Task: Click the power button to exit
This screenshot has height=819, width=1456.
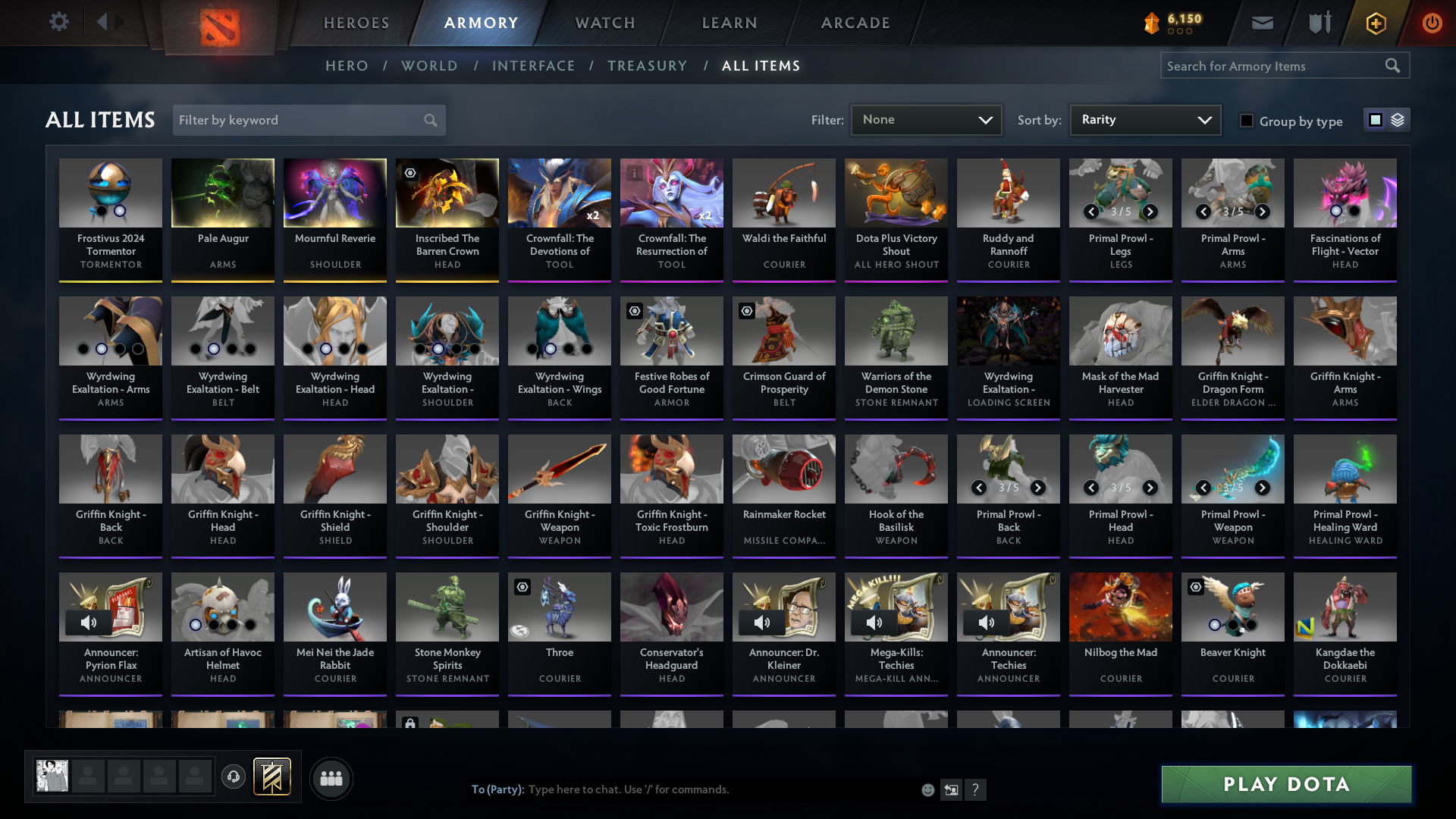Action: click(x=1432, y=23)
